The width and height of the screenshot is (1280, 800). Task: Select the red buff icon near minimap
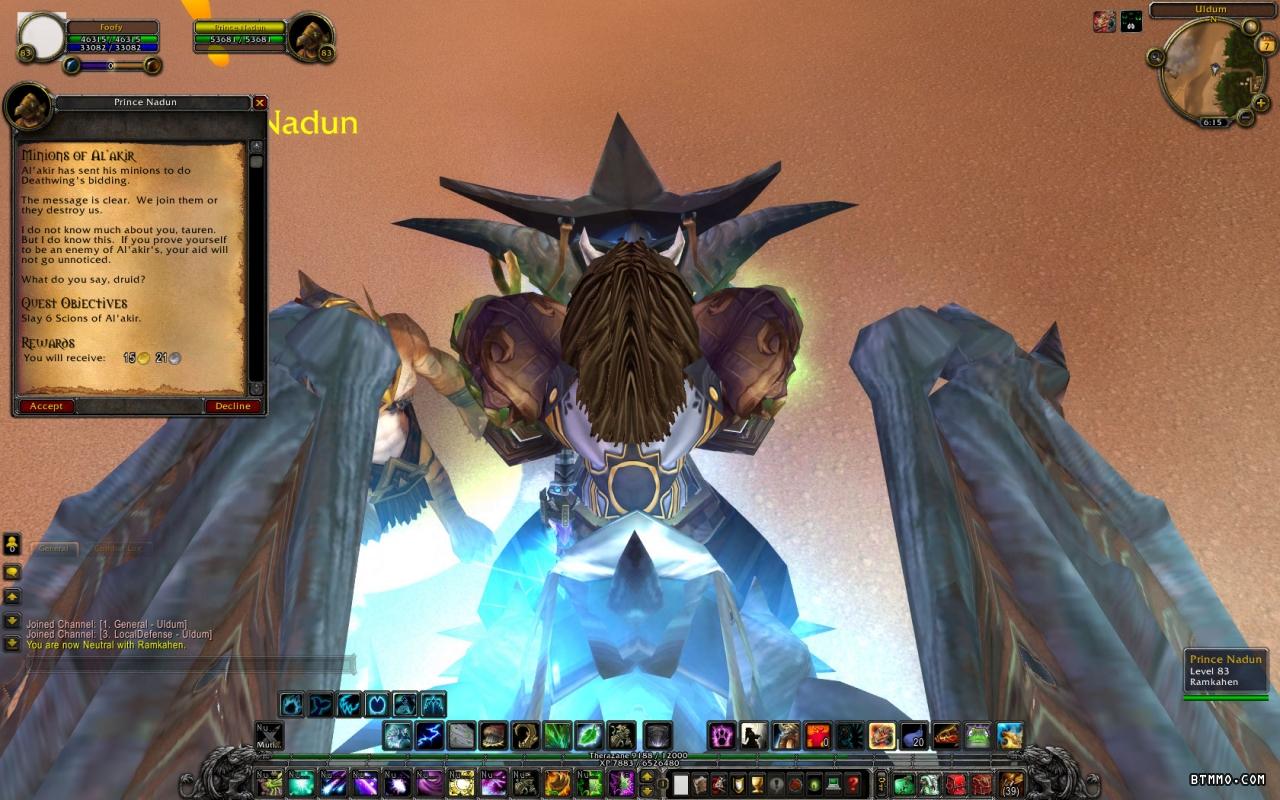(x=1104, y=22)
